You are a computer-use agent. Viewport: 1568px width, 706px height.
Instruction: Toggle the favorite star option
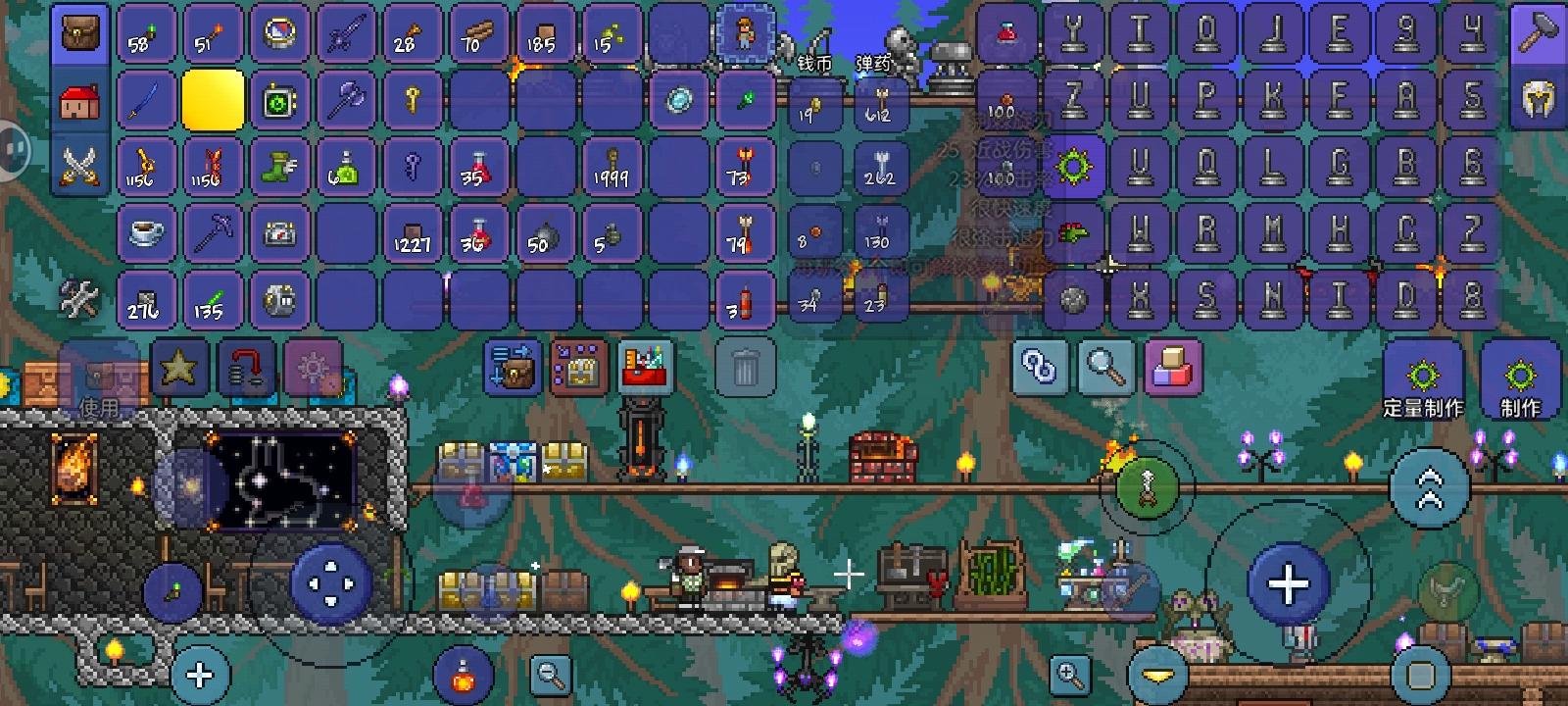(x=176, y=368)
